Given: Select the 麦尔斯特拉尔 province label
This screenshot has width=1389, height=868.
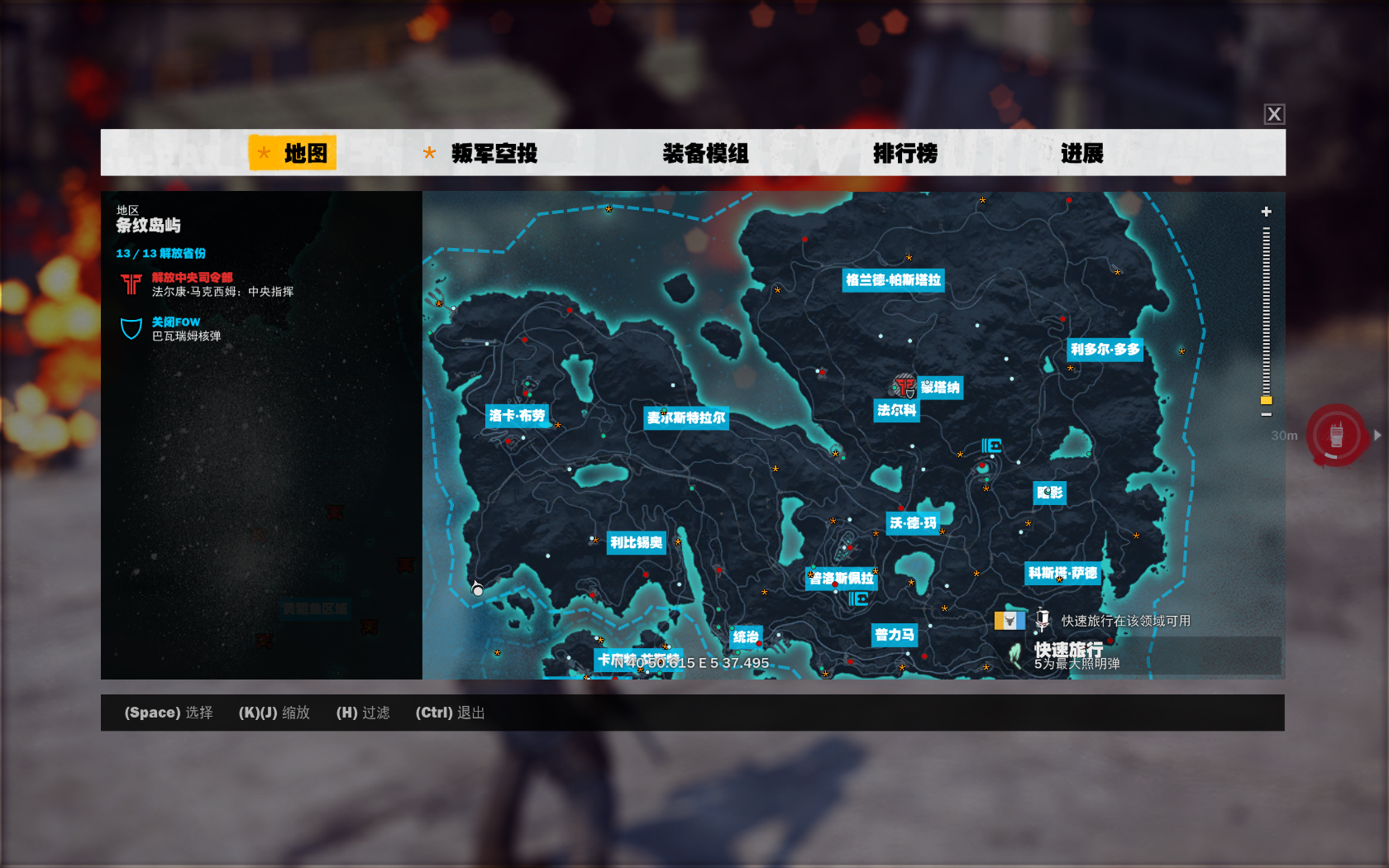Looking at the screenshot, I should (685, 418).
